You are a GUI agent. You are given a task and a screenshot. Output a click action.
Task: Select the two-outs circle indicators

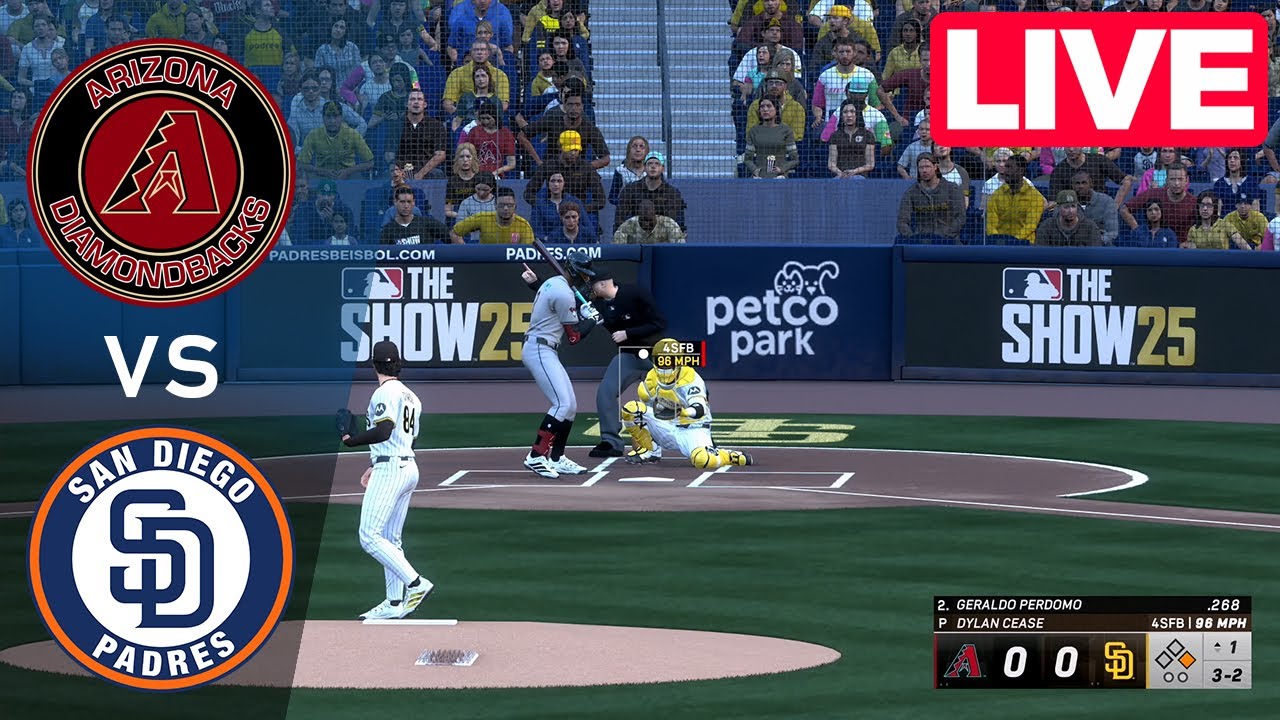pyautogui.click(x=1177, y=677)
